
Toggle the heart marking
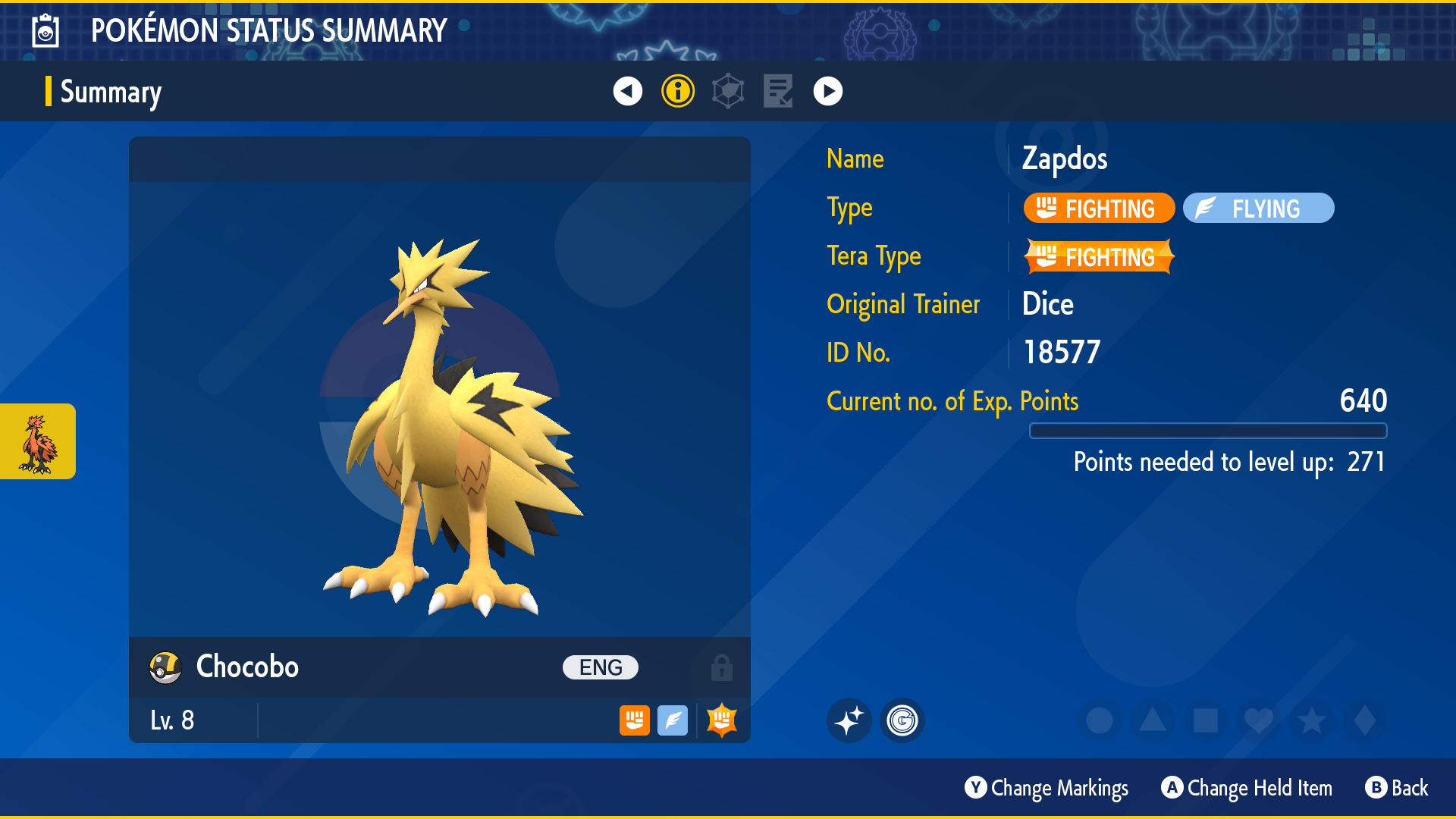pos(1258,720)
